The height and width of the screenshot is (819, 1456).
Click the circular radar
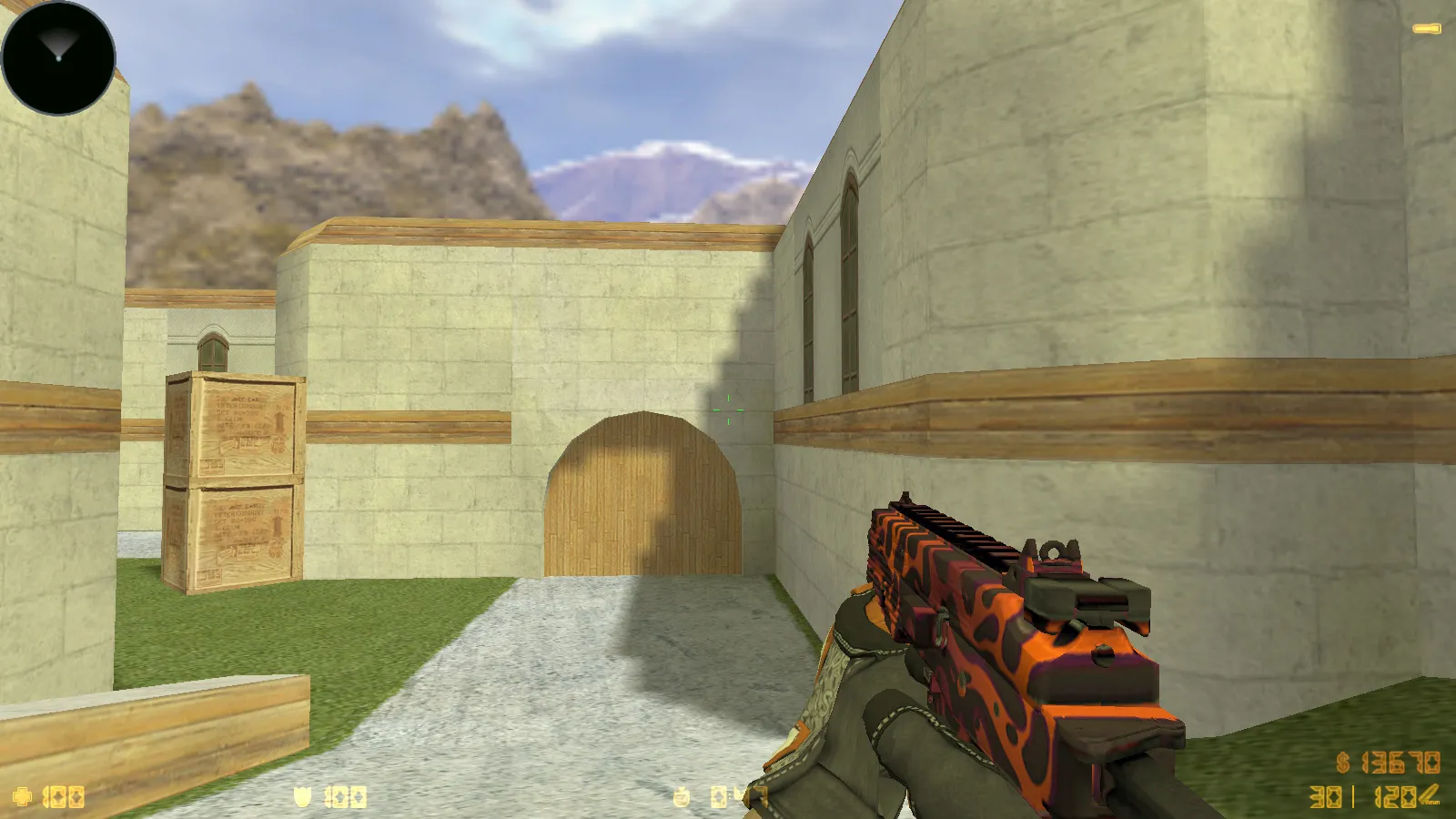coord(58,58)
